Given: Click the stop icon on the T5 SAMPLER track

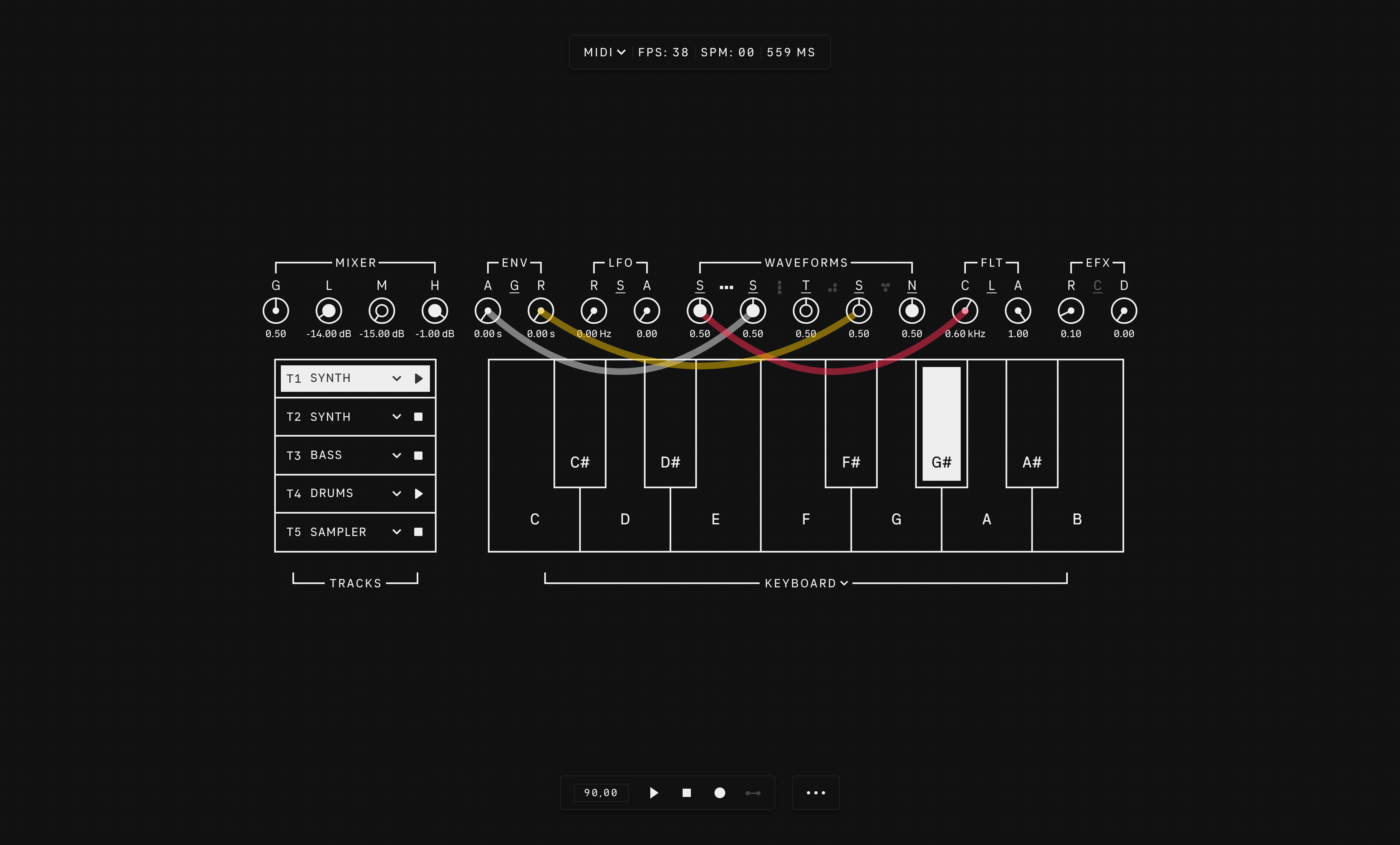Looking at the screenshot, I should 418,532.
